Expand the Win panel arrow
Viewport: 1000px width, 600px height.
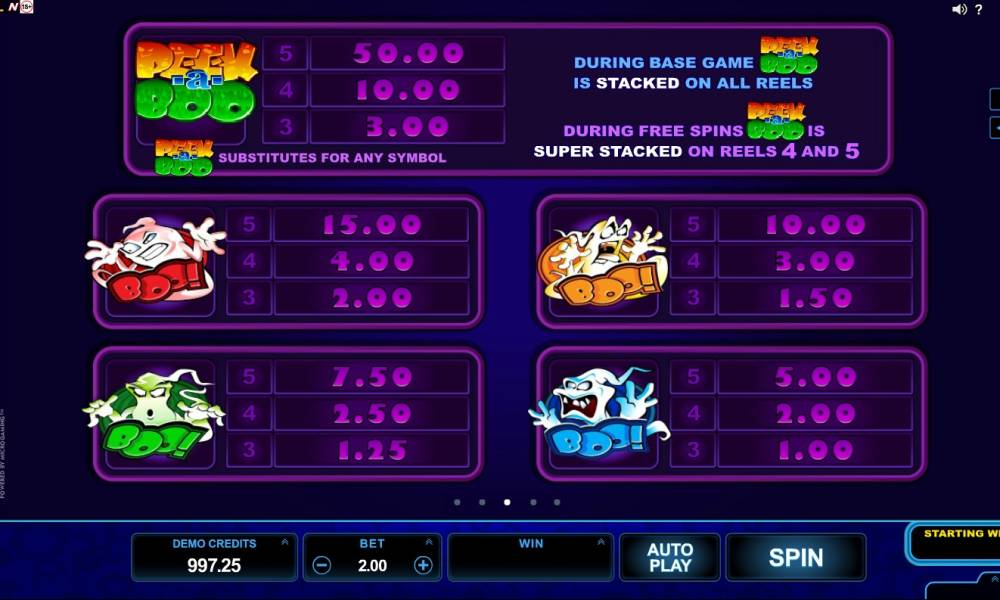600,543
